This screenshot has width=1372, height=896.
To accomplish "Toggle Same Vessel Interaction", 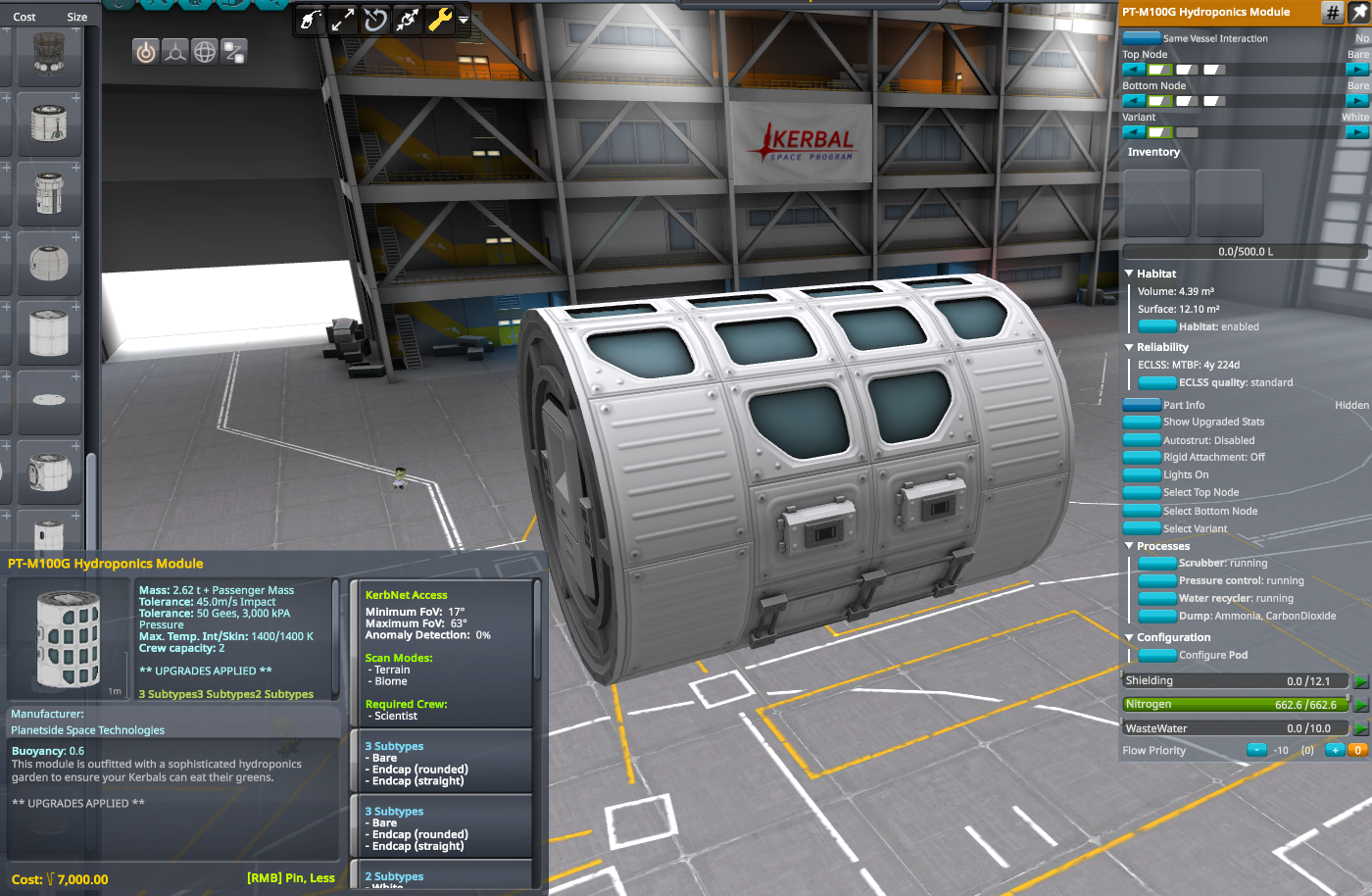I will 1140,37.
